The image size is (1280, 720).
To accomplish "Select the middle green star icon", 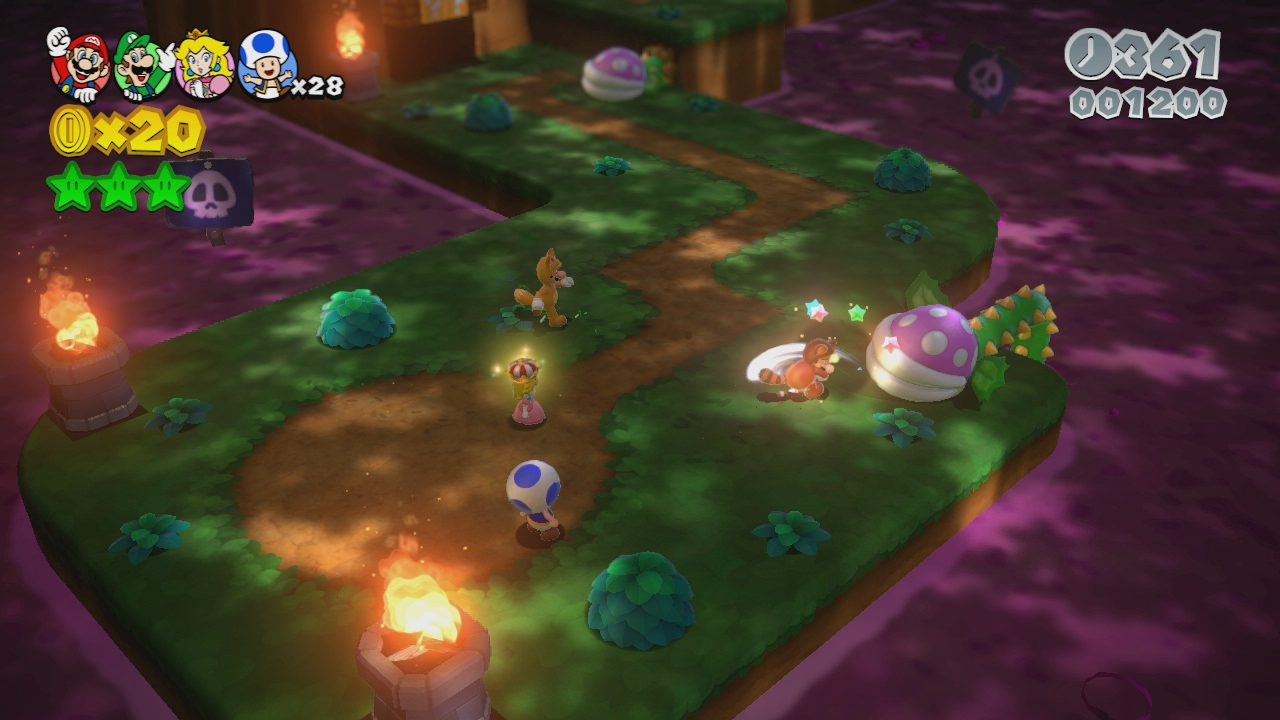I will (x=117, y=187).
